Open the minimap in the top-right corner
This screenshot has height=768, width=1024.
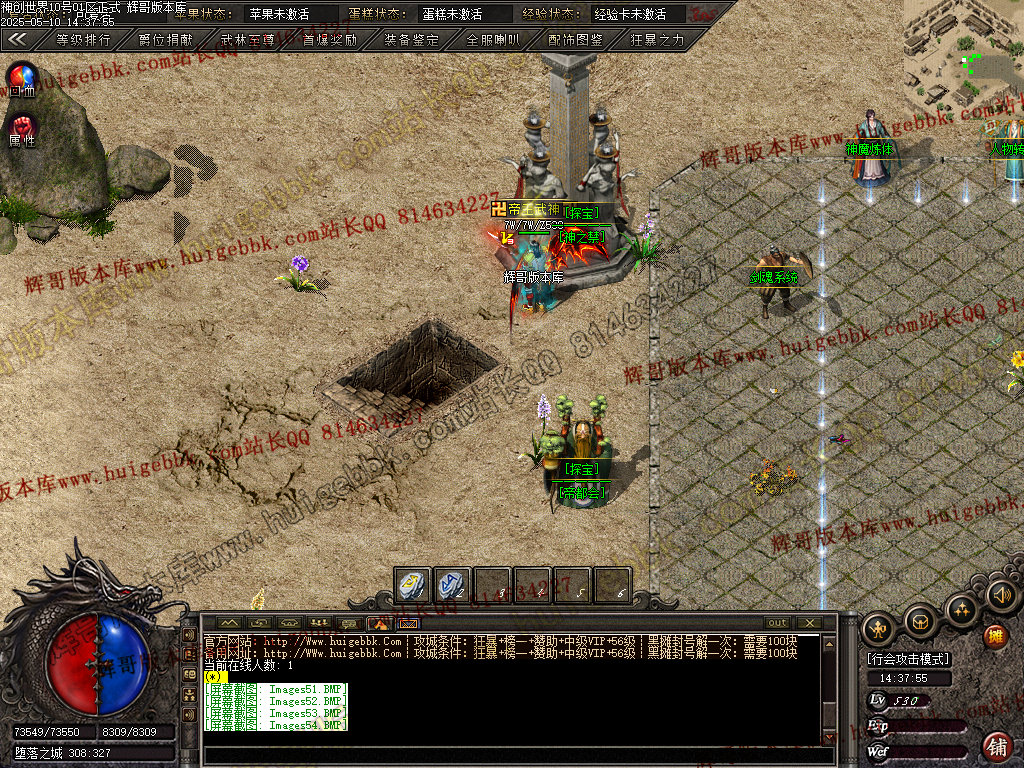(963, 50)
